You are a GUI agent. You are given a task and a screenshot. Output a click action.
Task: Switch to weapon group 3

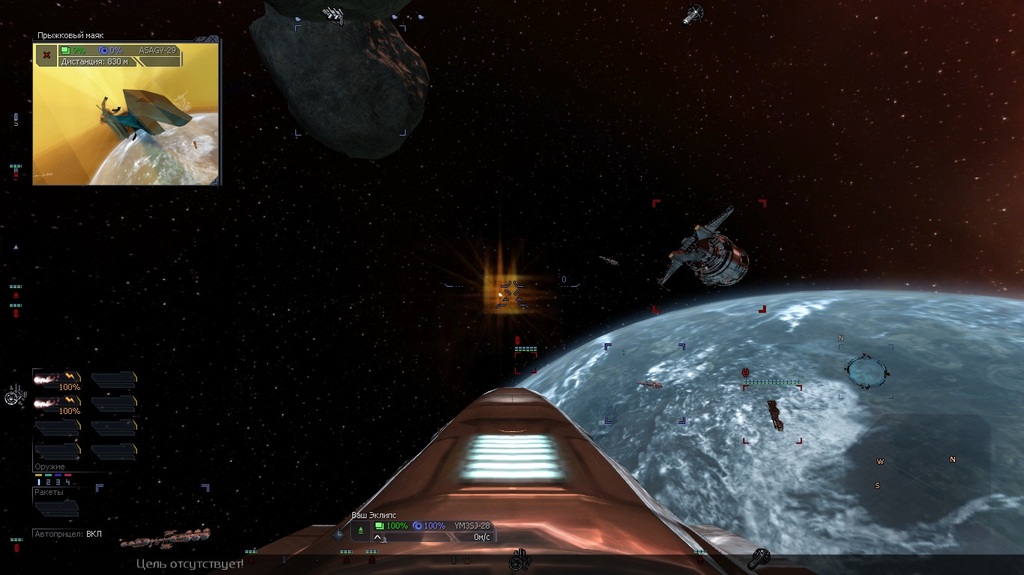[59, 482]
